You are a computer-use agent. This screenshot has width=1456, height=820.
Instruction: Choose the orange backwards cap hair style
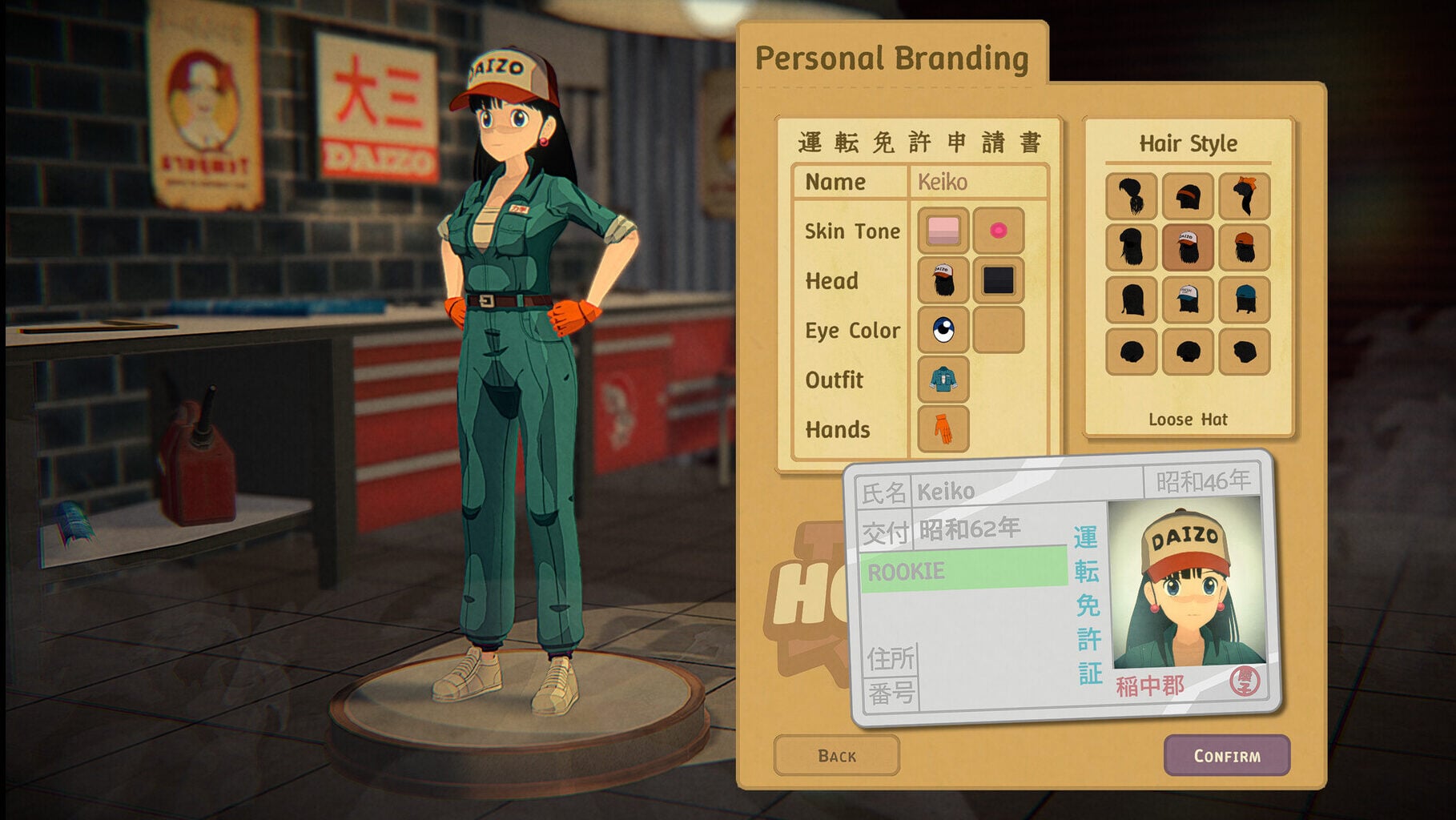coord(1246,247)
